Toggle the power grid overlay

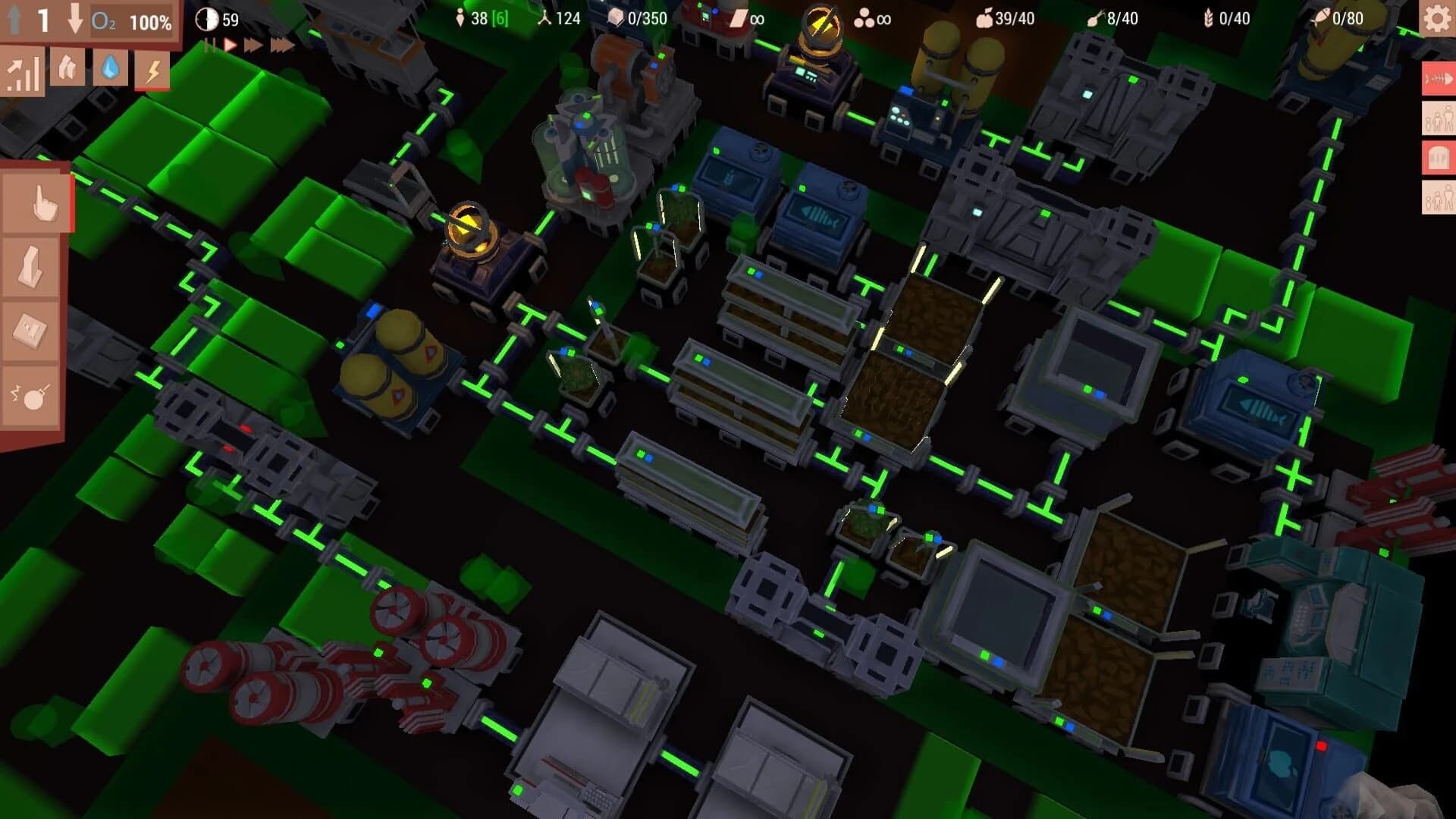155,72
